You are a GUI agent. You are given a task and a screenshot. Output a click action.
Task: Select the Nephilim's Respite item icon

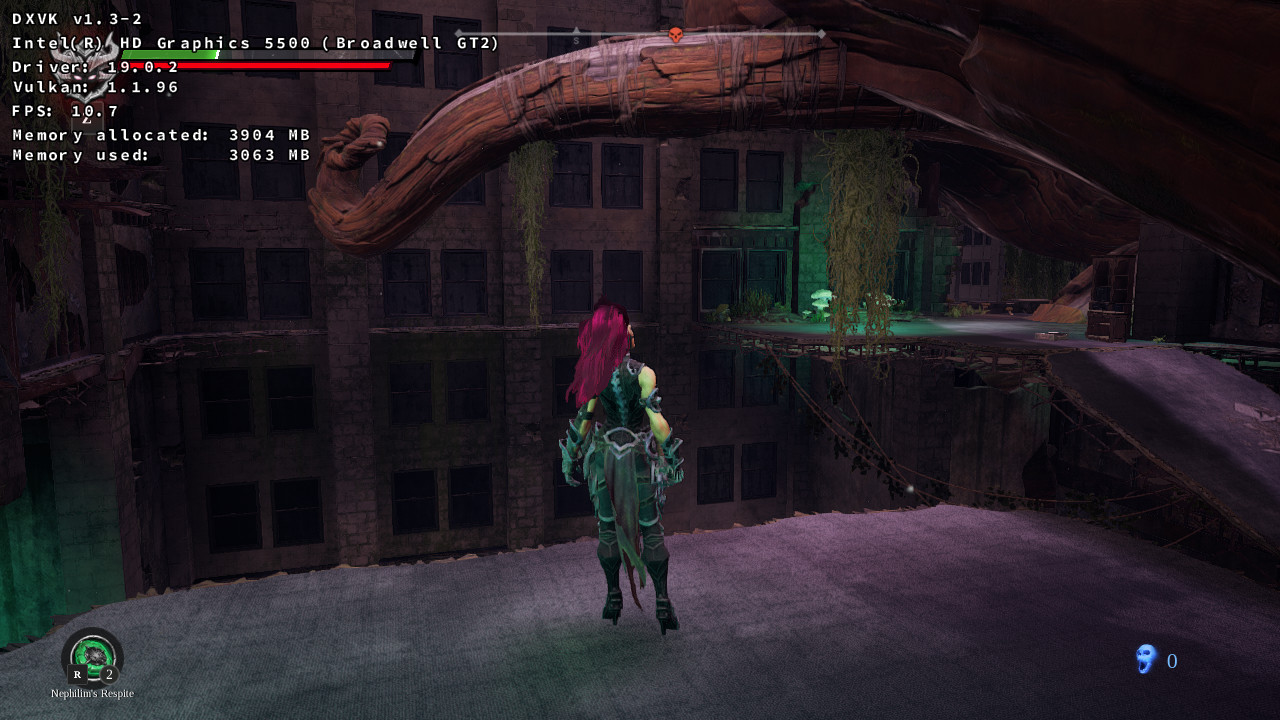click(92, 656)
